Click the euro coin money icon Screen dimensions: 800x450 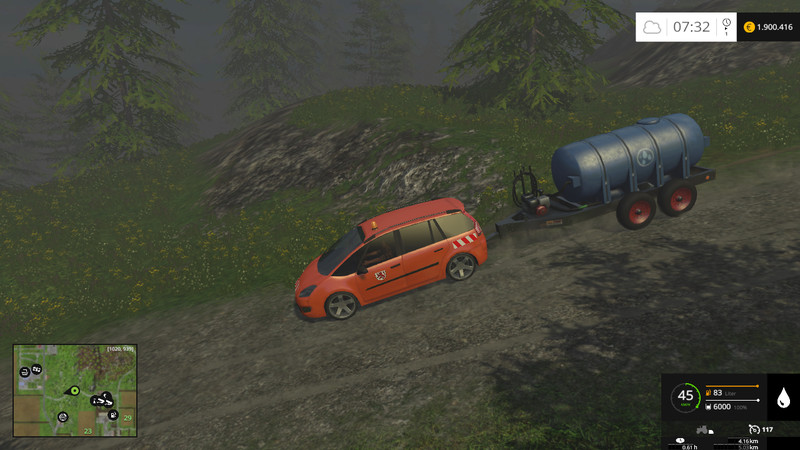(749, 27)
